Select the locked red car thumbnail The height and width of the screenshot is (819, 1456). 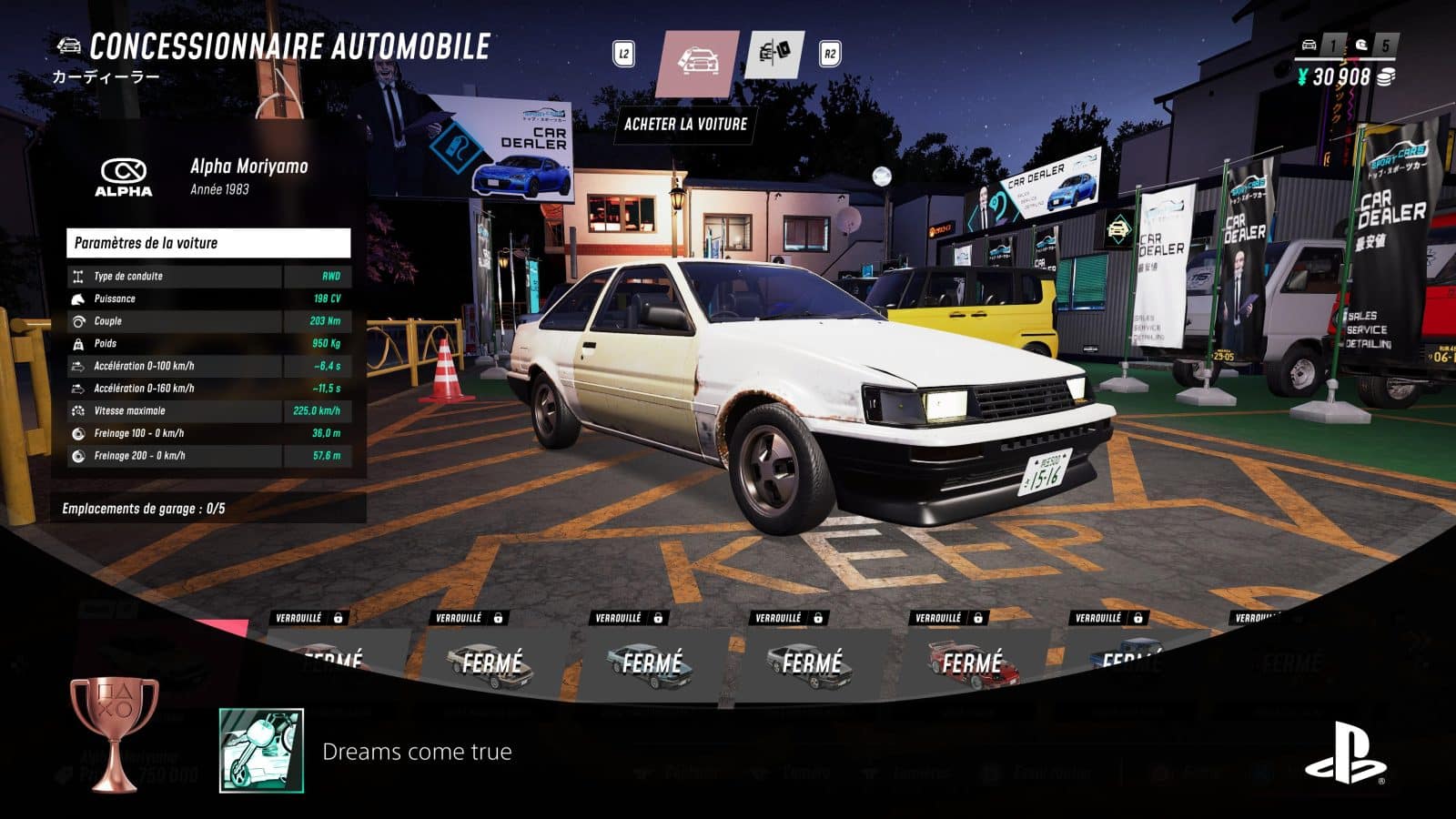click(x=972, y=662)
